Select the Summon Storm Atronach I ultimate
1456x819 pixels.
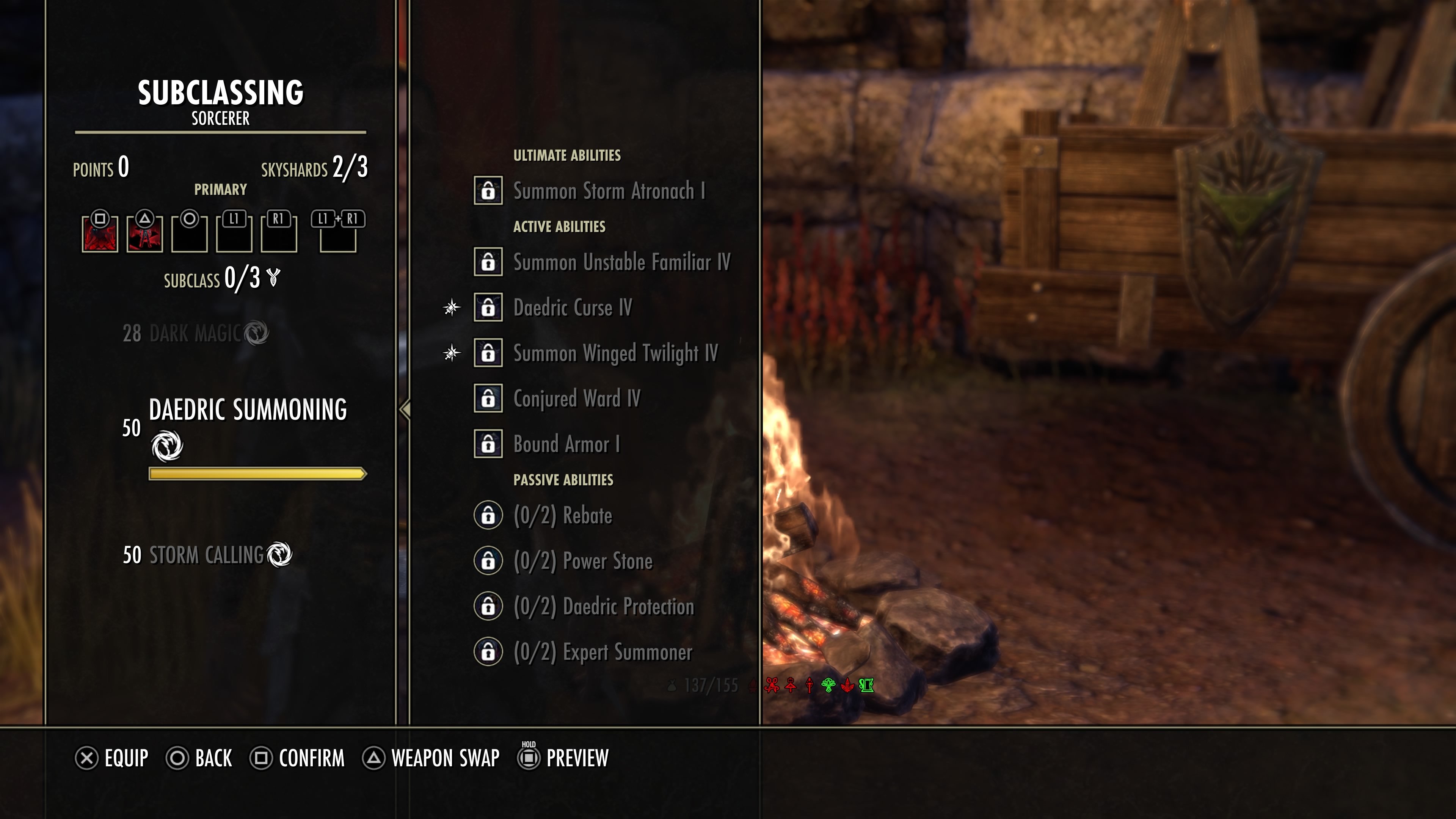tap(608, 191)
